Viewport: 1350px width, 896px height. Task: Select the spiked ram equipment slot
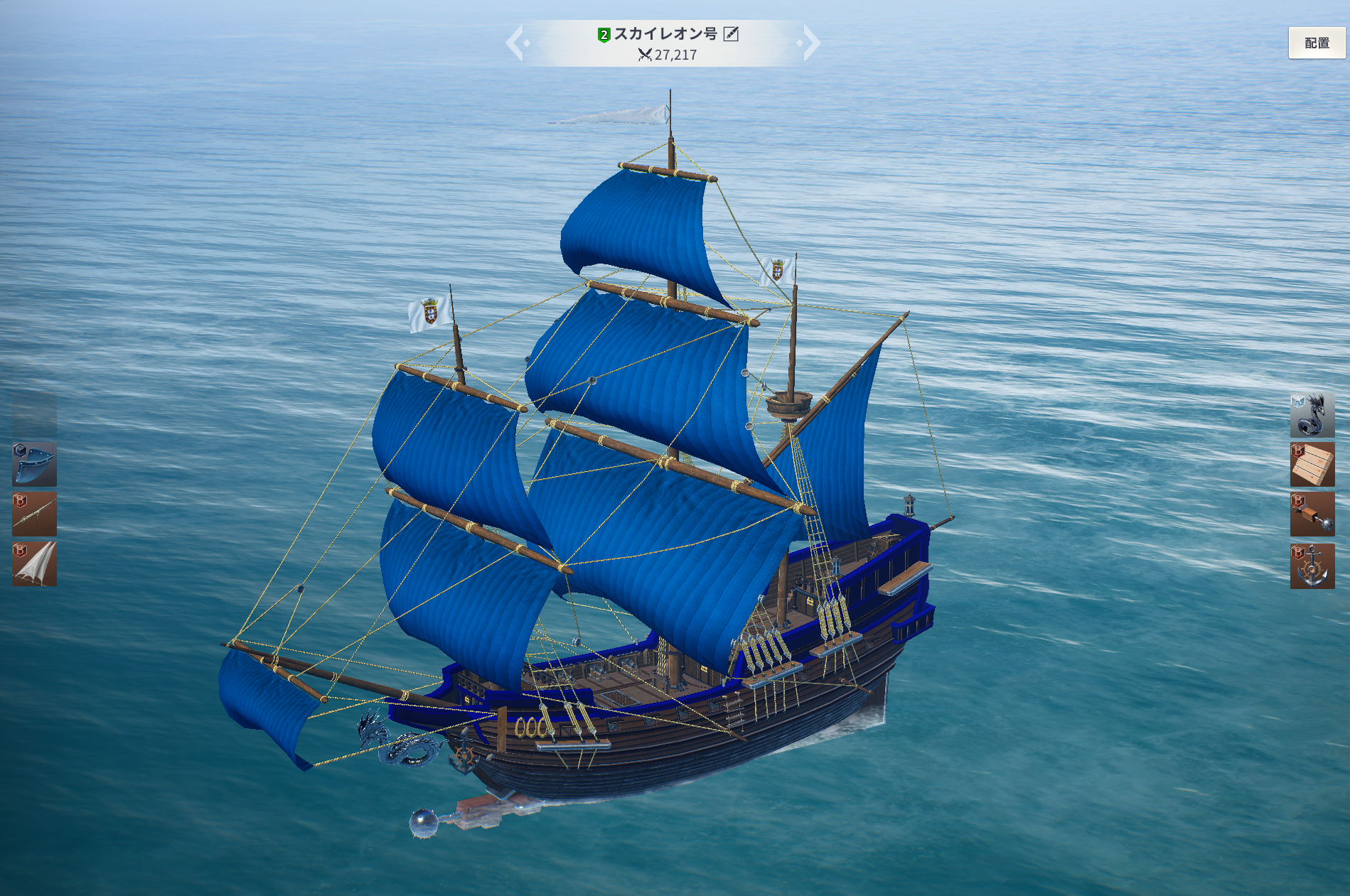point(1312,514)
